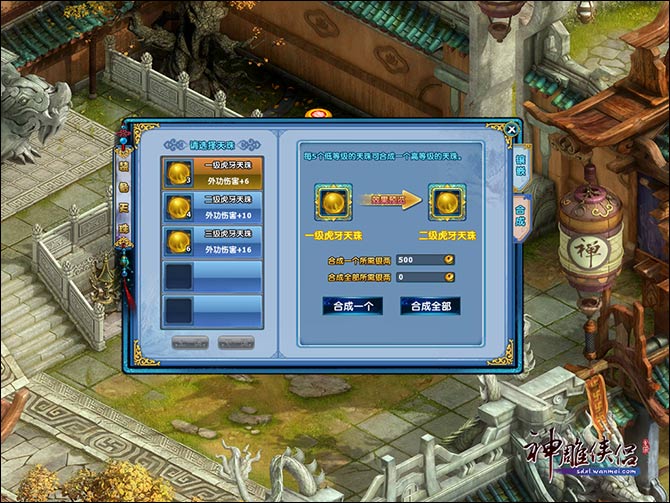Select the 三级虎牙天珠 list entry
The image size is (670, 503).
tap(212, 242)
